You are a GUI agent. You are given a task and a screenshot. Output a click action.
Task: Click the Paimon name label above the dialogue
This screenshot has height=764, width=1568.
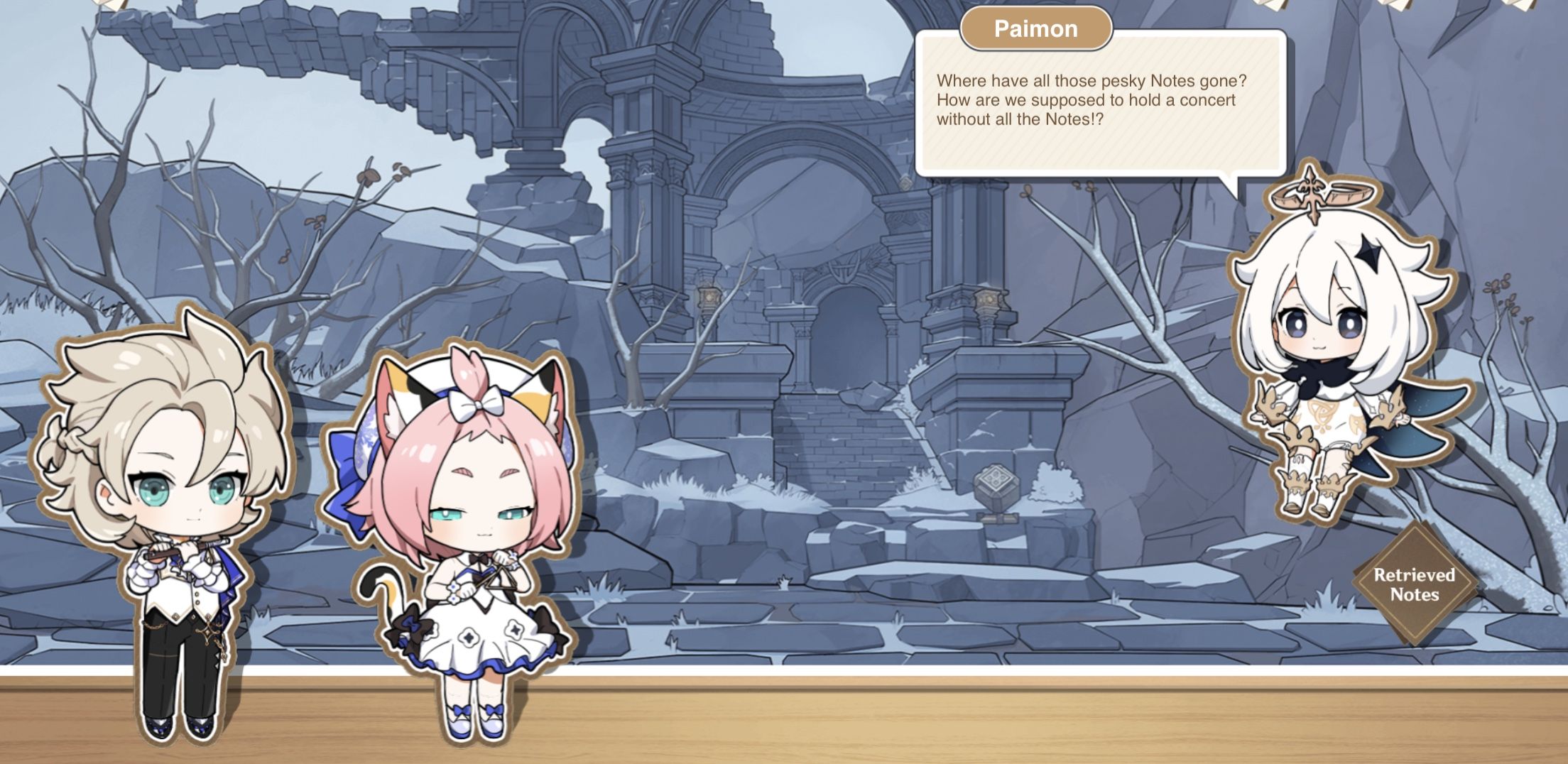point(1036,29)
